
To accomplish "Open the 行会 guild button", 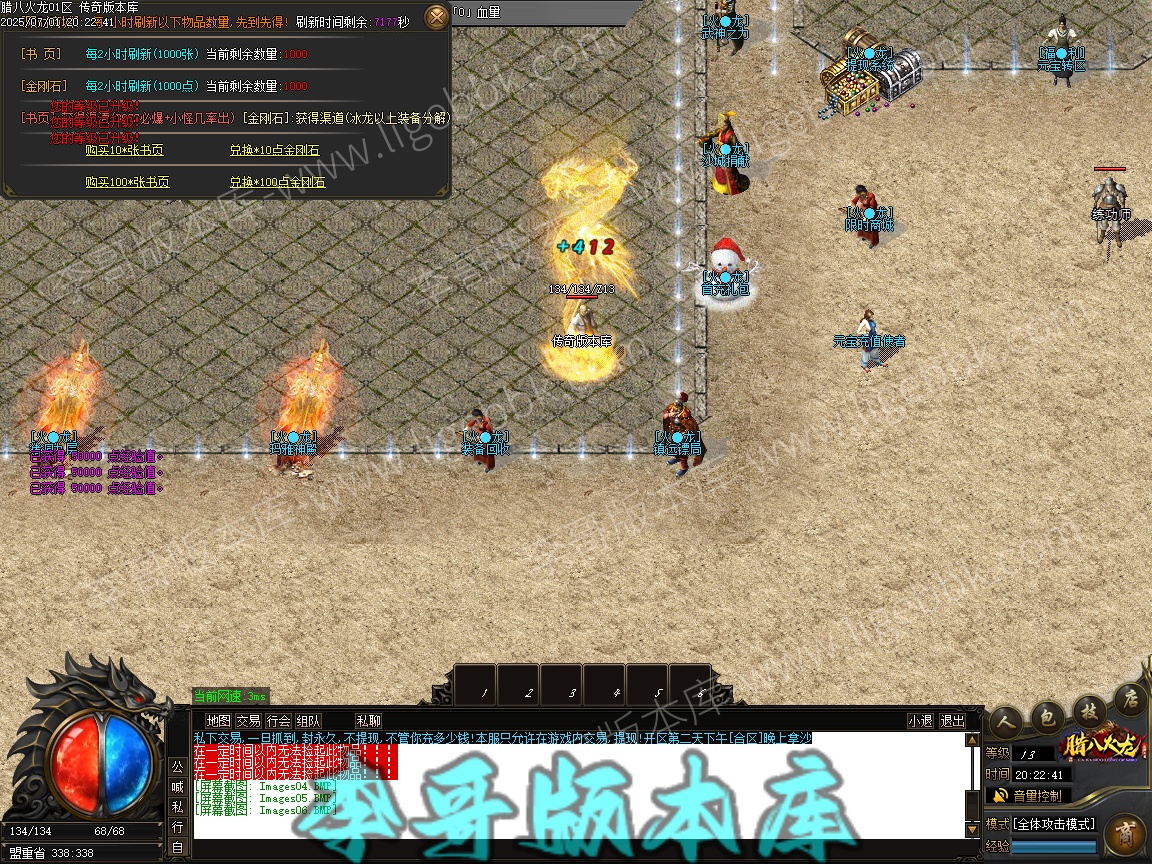I will (278, 720).
